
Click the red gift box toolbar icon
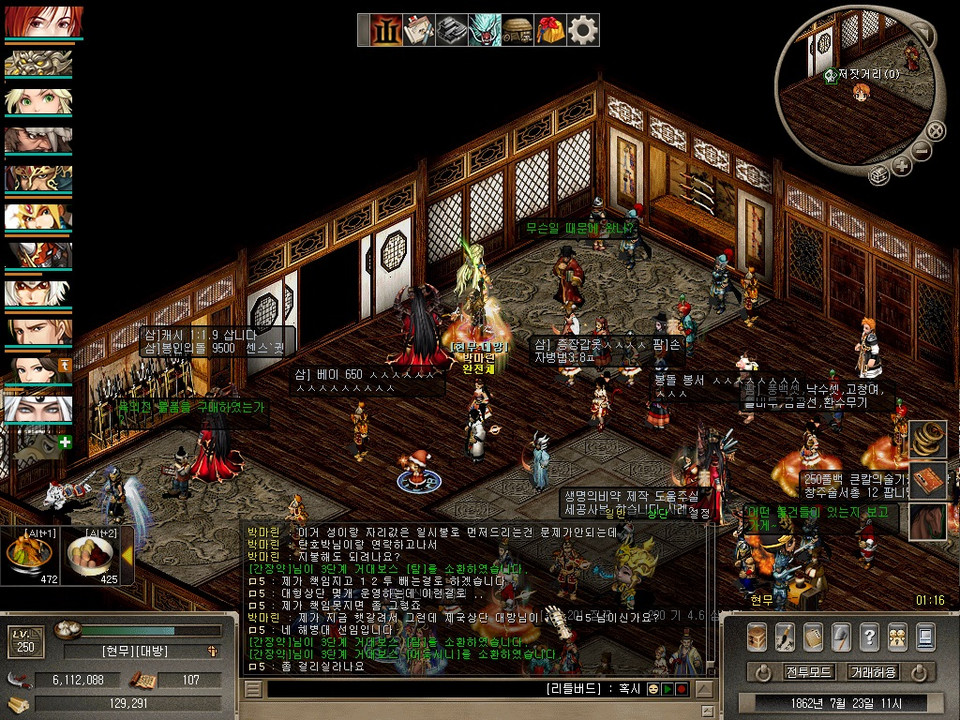(x=550, y=31)
